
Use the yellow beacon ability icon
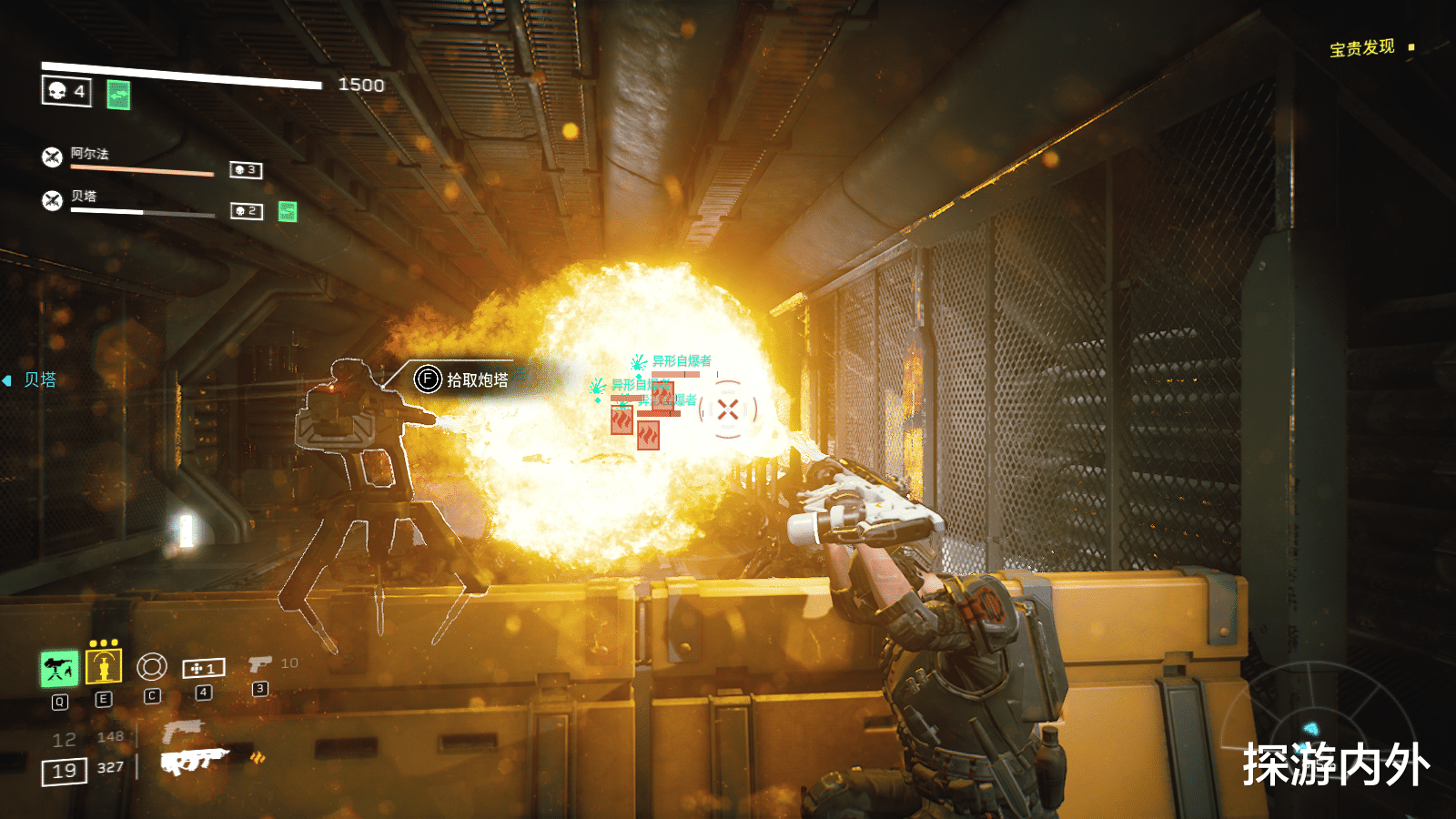104,667
